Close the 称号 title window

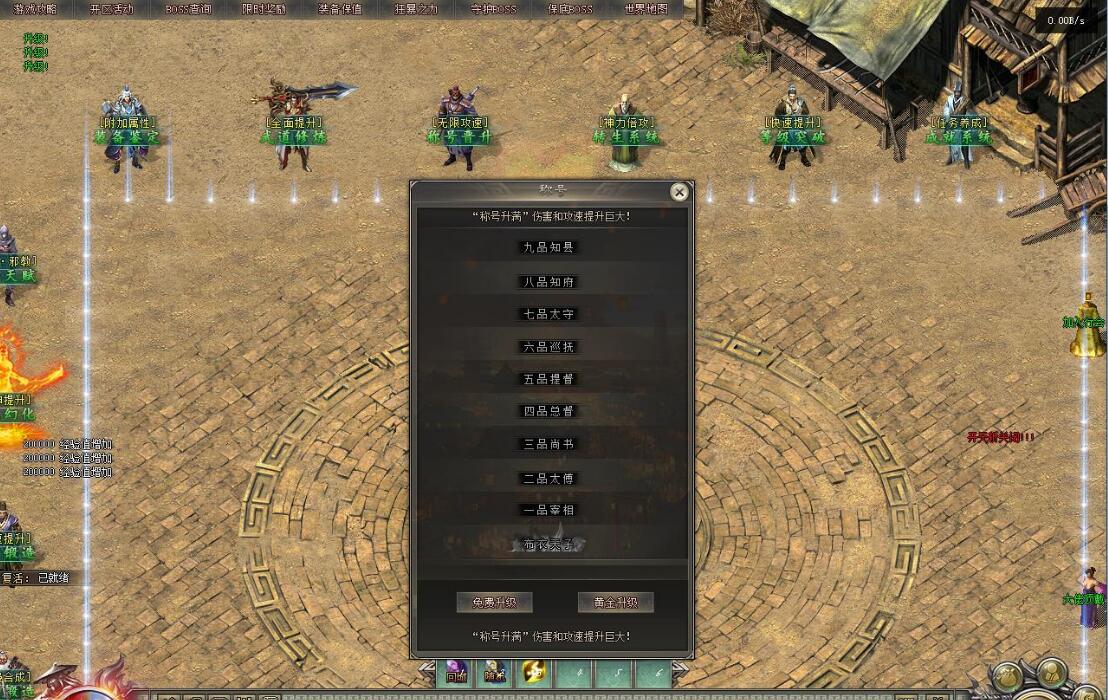(x=679, y=192)
